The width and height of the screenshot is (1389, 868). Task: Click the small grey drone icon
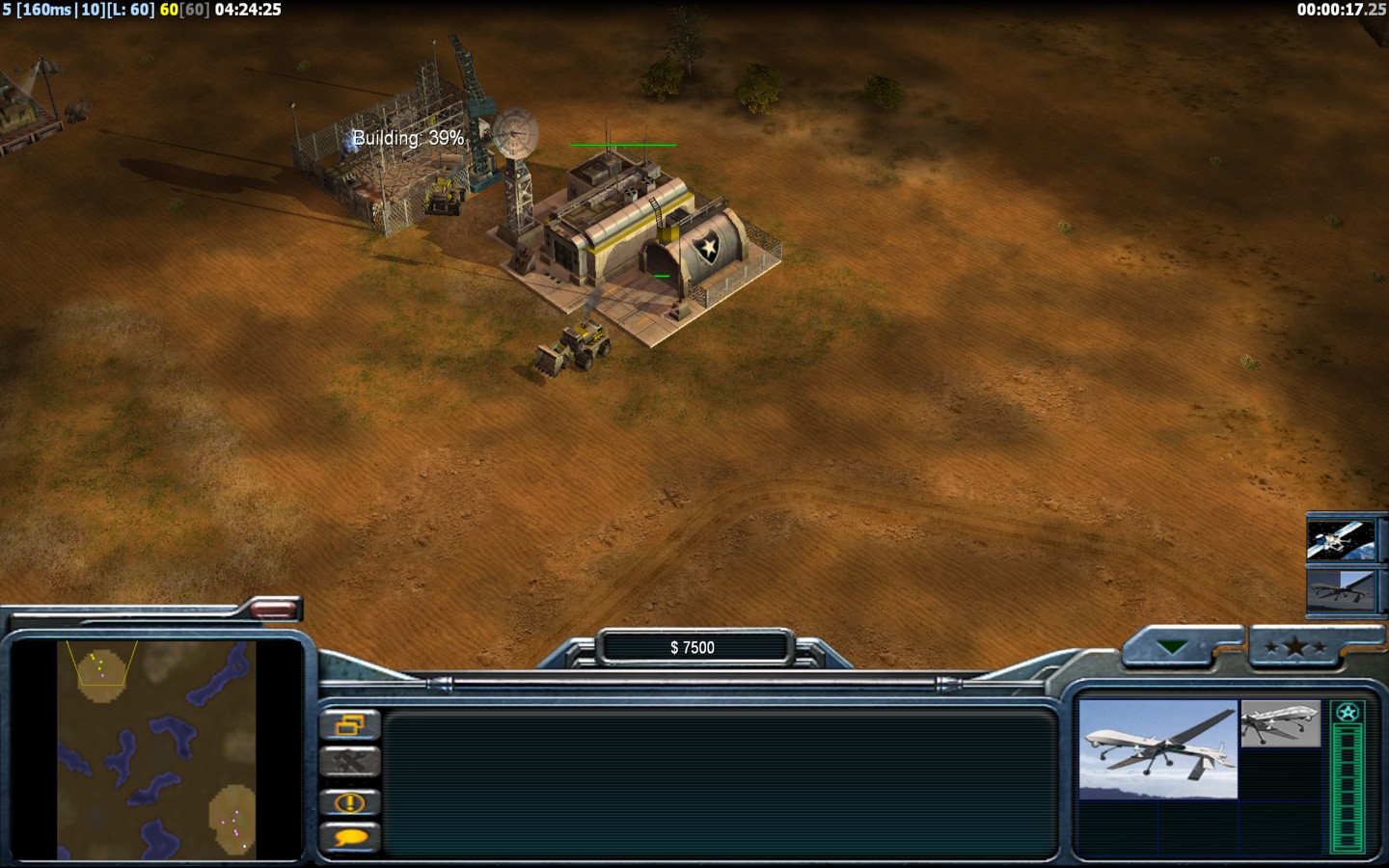tap(1280, 723)
